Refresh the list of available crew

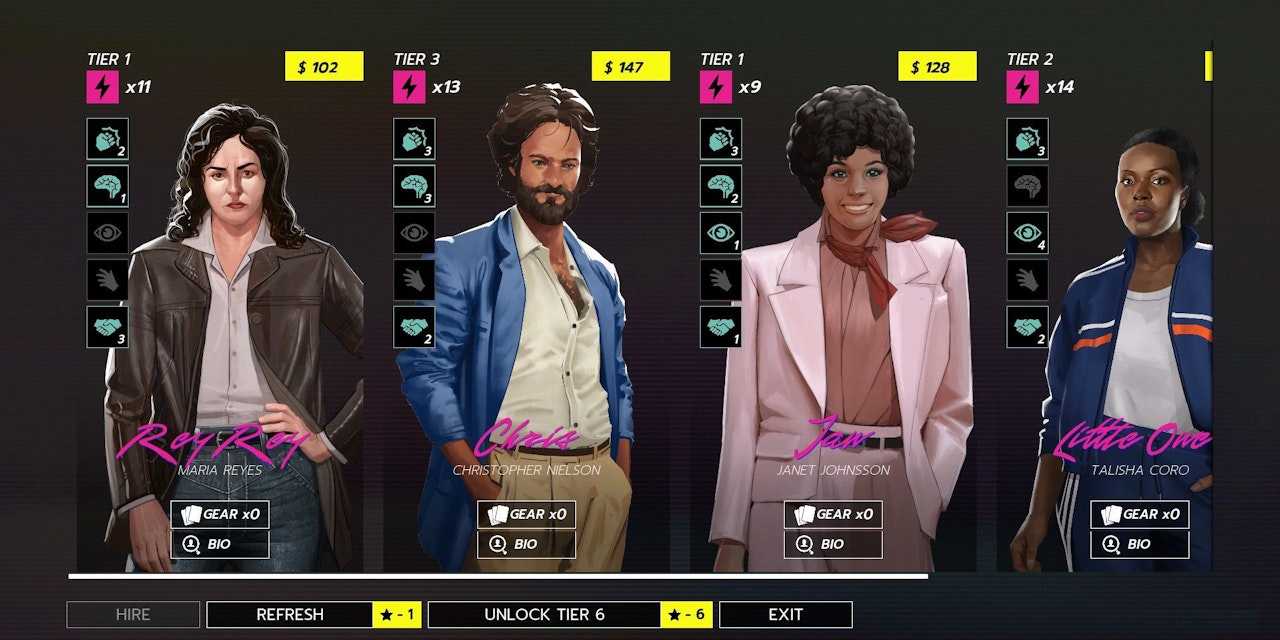pos(290,615)
